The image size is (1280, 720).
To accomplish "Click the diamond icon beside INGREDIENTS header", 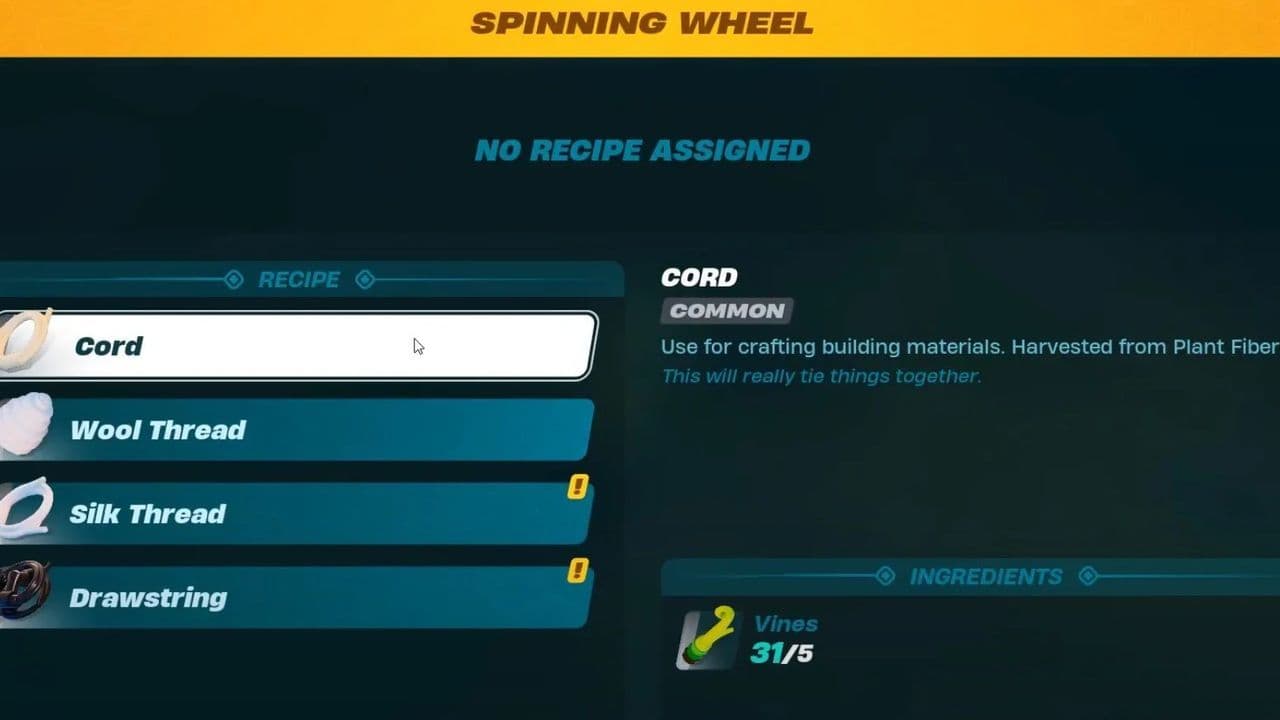I will click(x=885, y=576).
